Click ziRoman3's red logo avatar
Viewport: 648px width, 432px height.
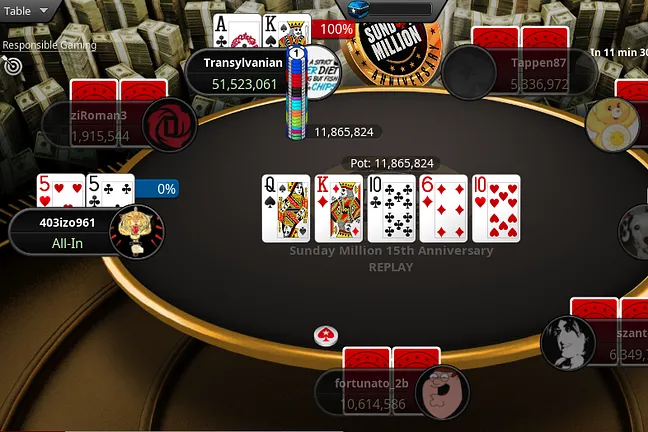pos(169,125)
